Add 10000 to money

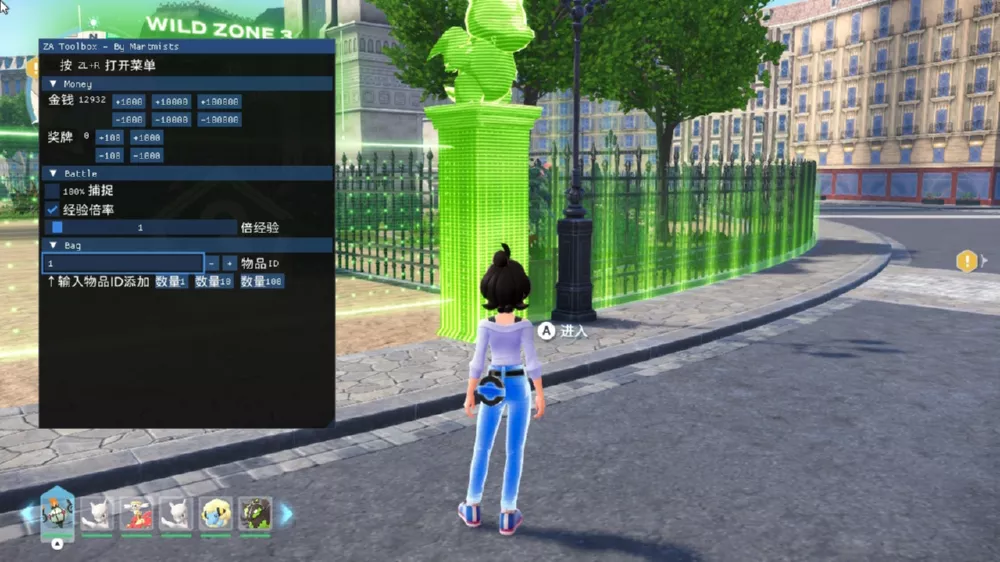(x=171, y=101)
